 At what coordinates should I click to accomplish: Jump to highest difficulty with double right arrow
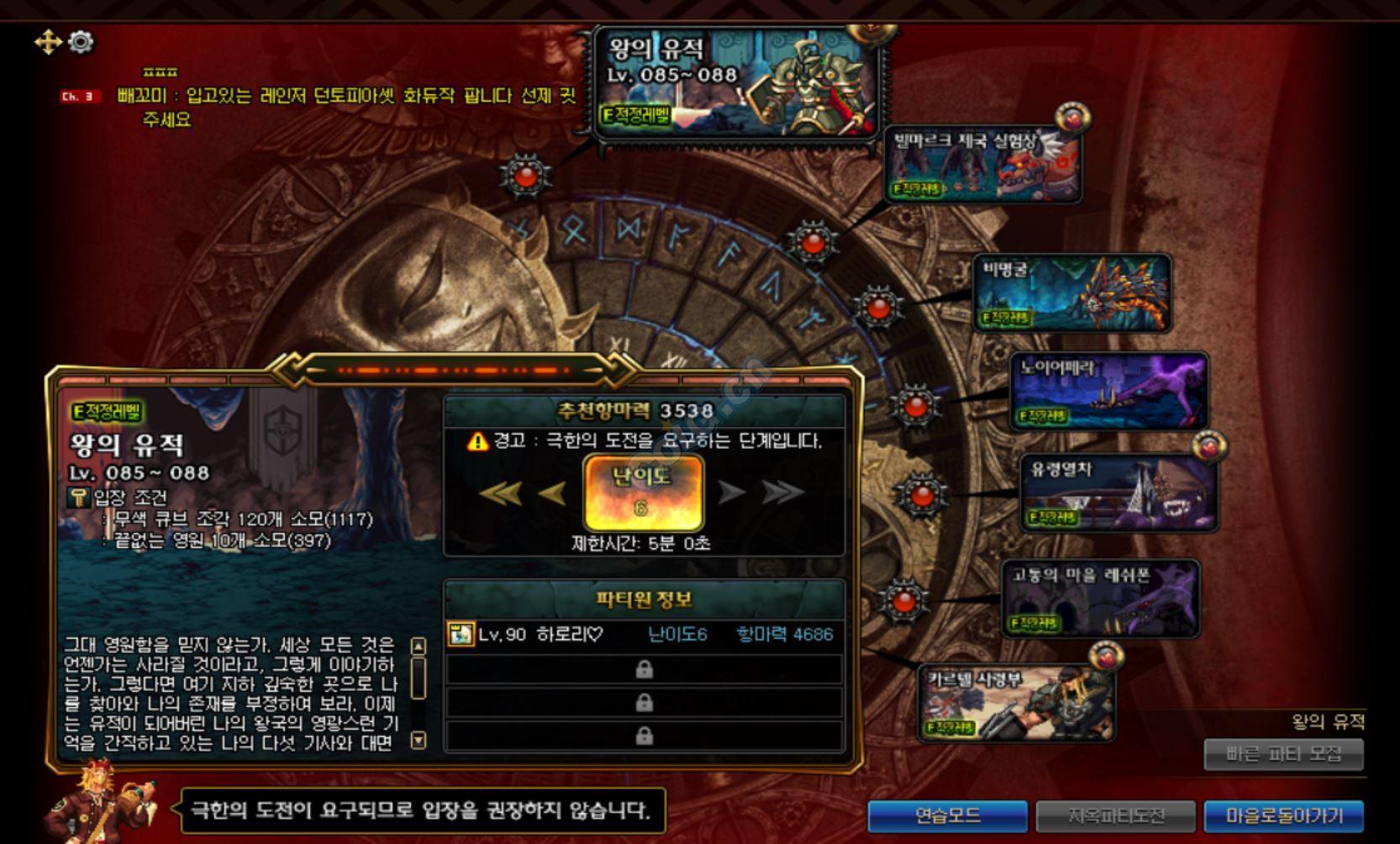click(x=783, y=493)
